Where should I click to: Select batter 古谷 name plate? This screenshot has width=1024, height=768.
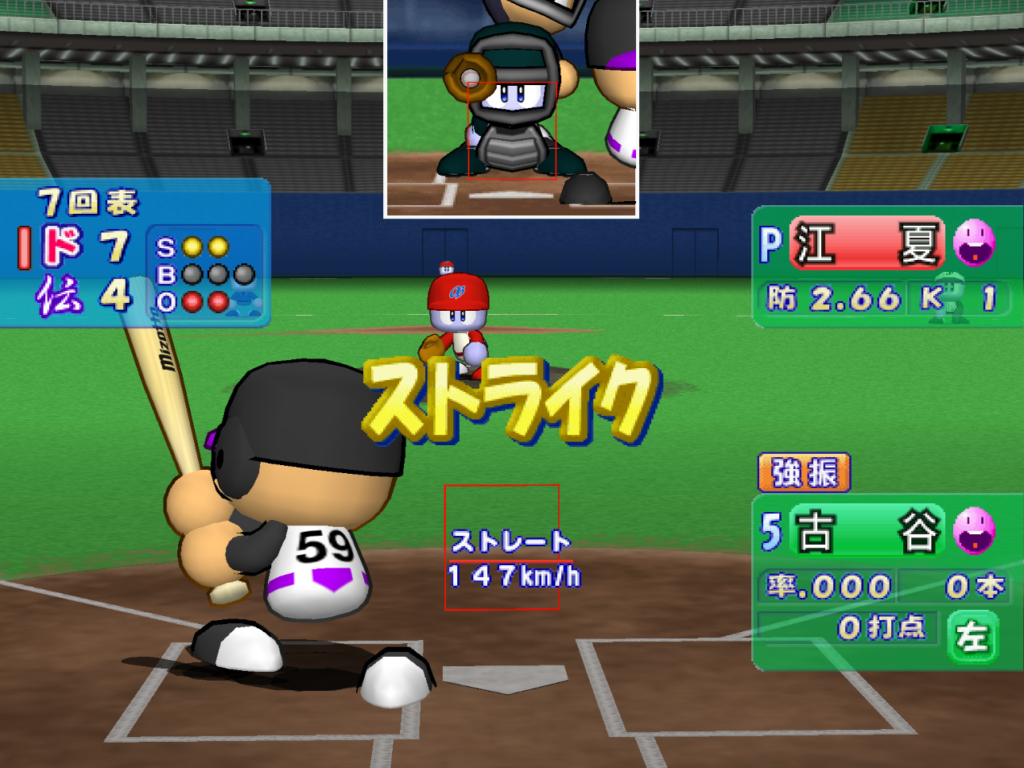(x=867, y=531)
